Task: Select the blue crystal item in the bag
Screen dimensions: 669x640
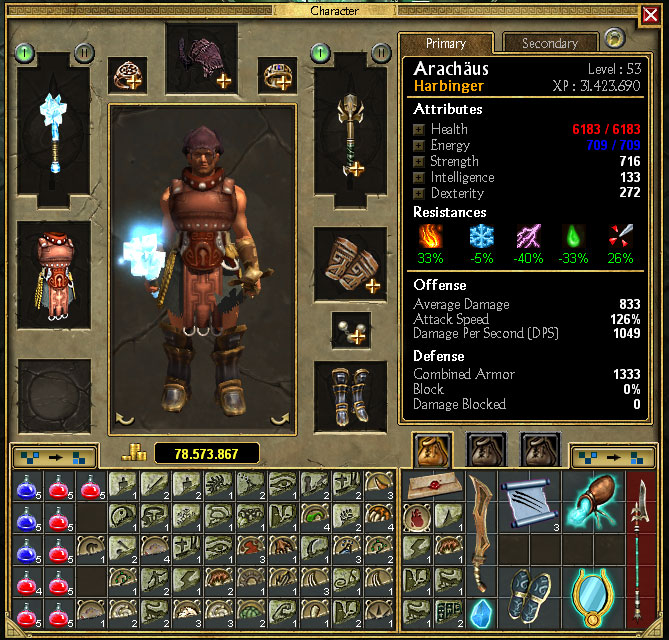Action: point(480,611)
